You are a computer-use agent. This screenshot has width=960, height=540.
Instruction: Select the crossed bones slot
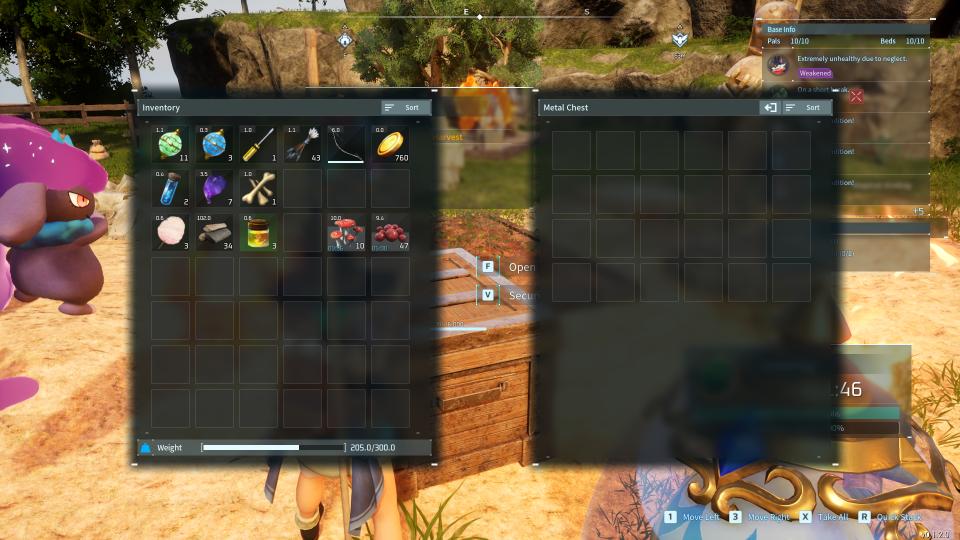click(x=259, y=188)
